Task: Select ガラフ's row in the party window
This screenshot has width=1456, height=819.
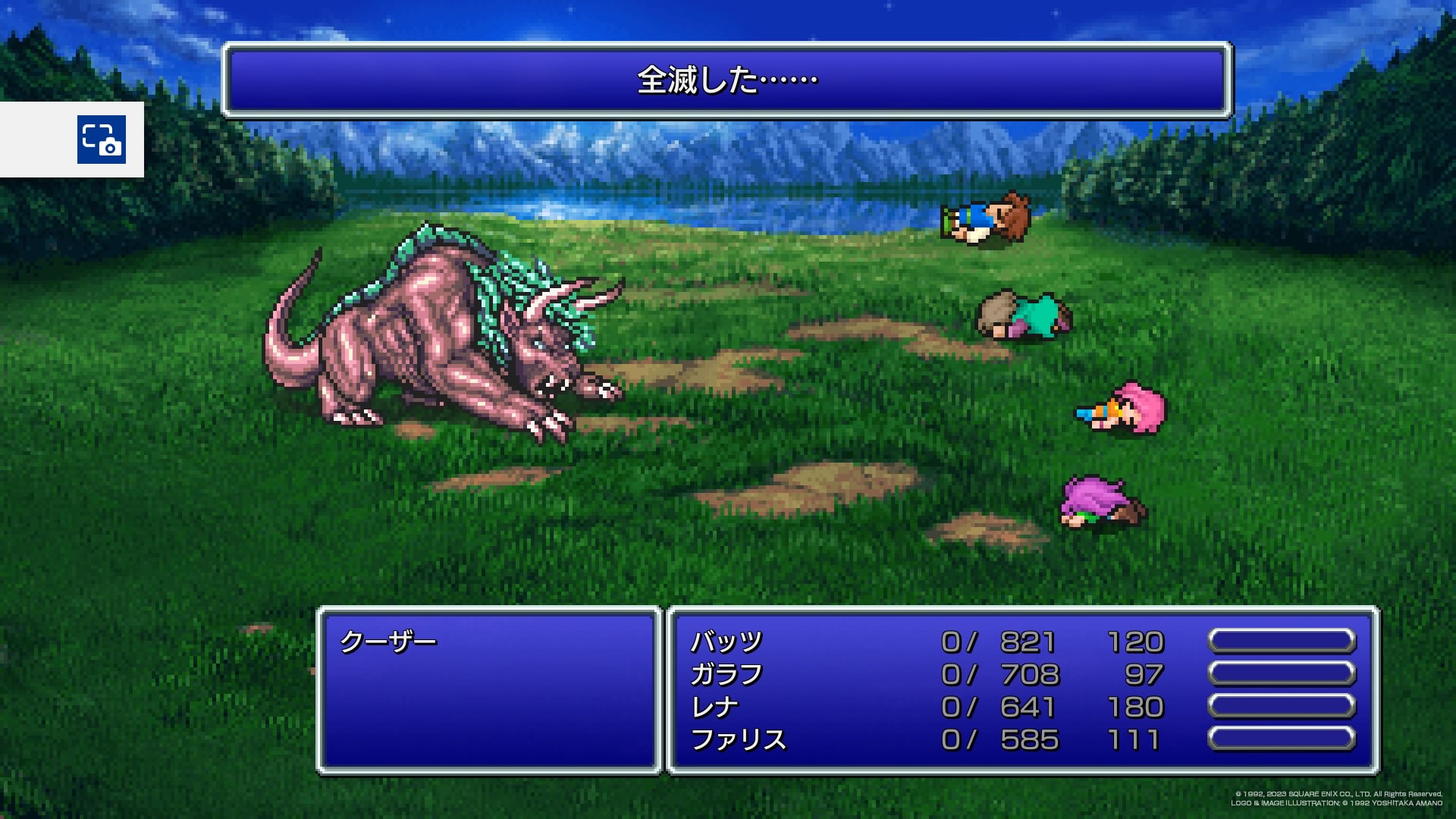Action: (726, 675)
